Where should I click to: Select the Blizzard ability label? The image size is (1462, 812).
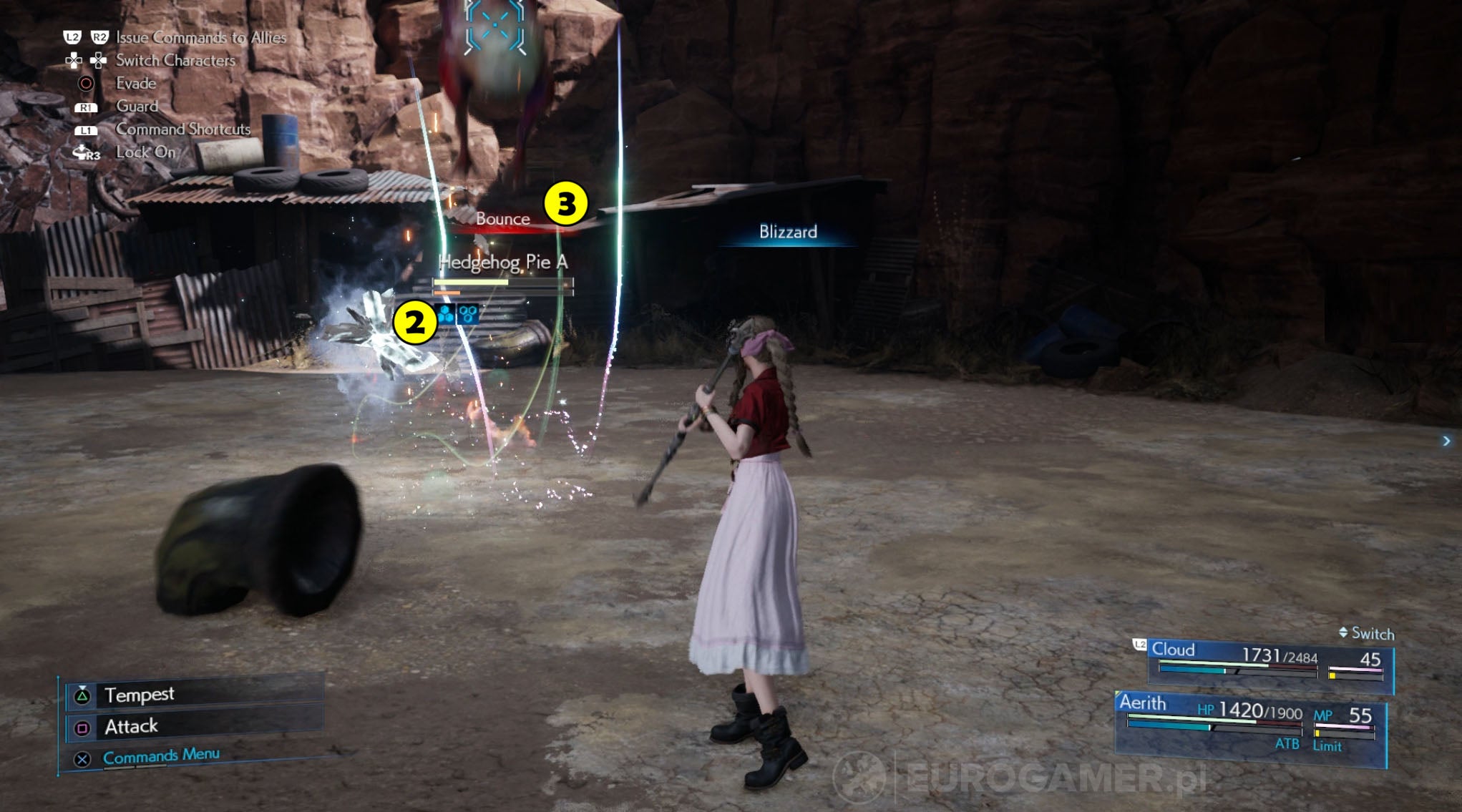[787, 233]
